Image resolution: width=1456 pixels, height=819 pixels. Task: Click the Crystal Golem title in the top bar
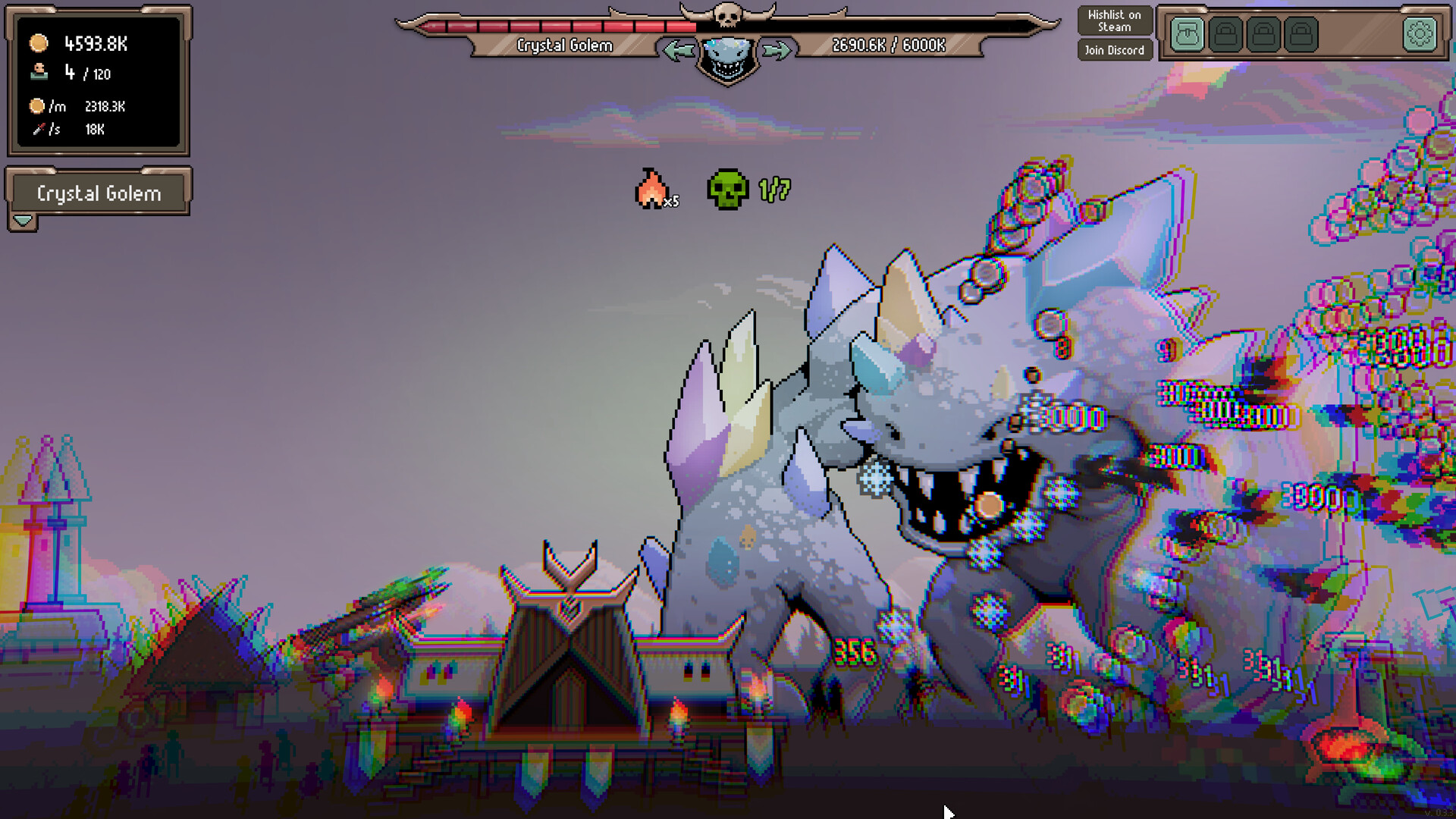pyautogui.click(x=565, y=45)
